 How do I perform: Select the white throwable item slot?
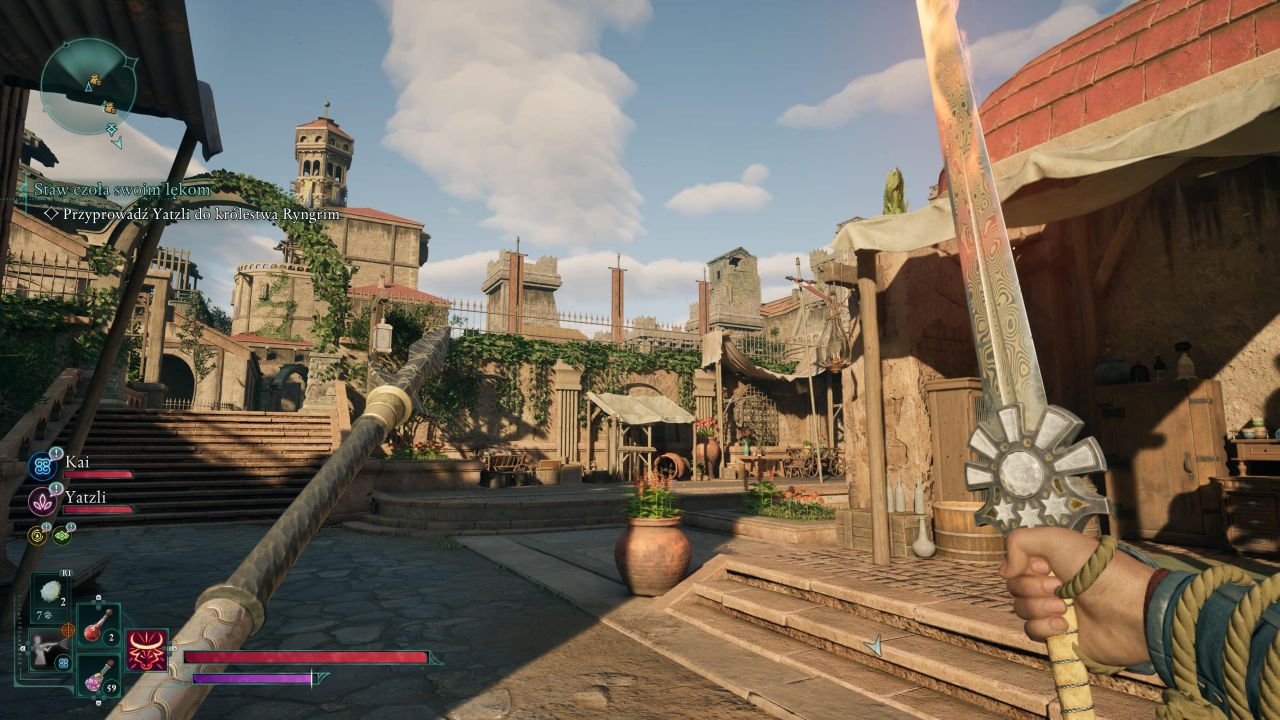(x=50, y=594)
